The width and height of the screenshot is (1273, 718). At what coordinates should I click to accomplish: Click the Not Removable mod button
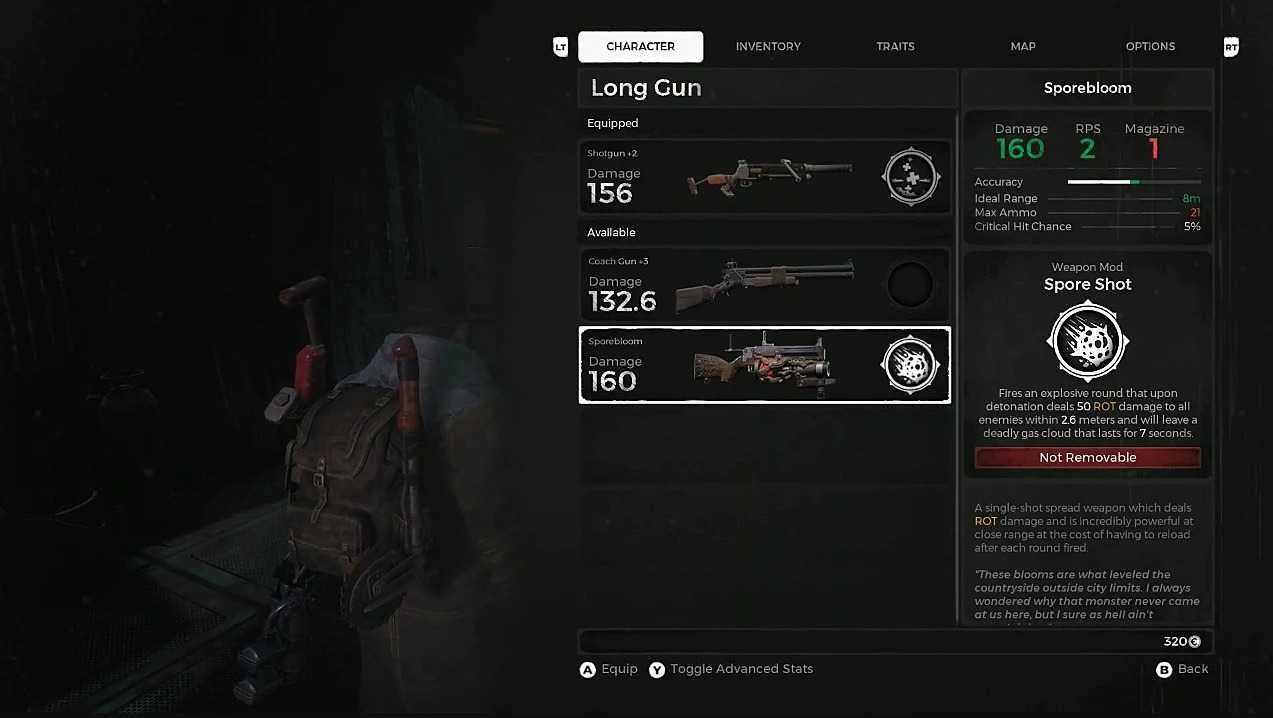point(1087,457)
